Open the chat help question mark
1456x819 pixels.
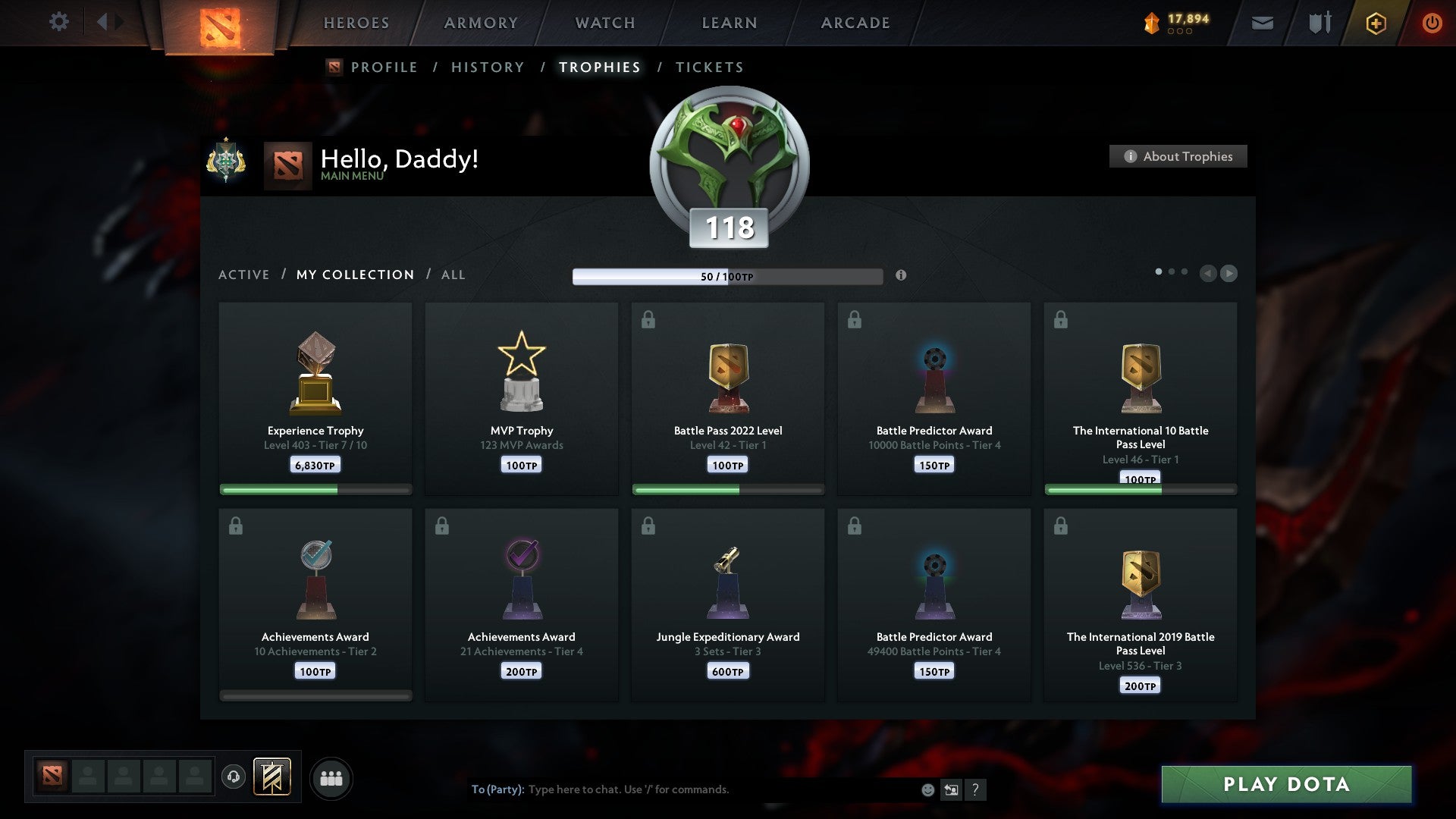976,789
